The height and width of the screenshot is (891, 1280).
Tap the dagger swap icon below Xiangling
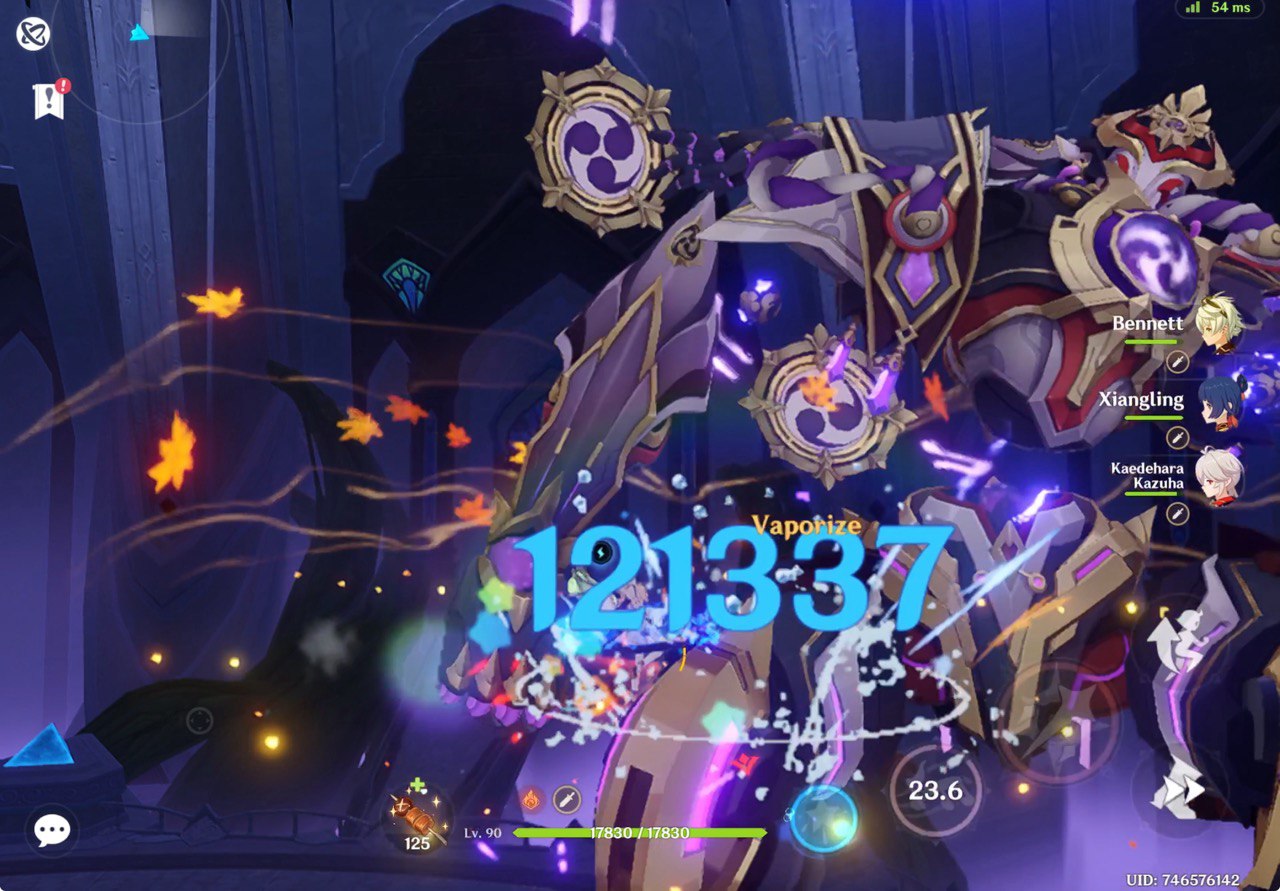coord(1178,436)
